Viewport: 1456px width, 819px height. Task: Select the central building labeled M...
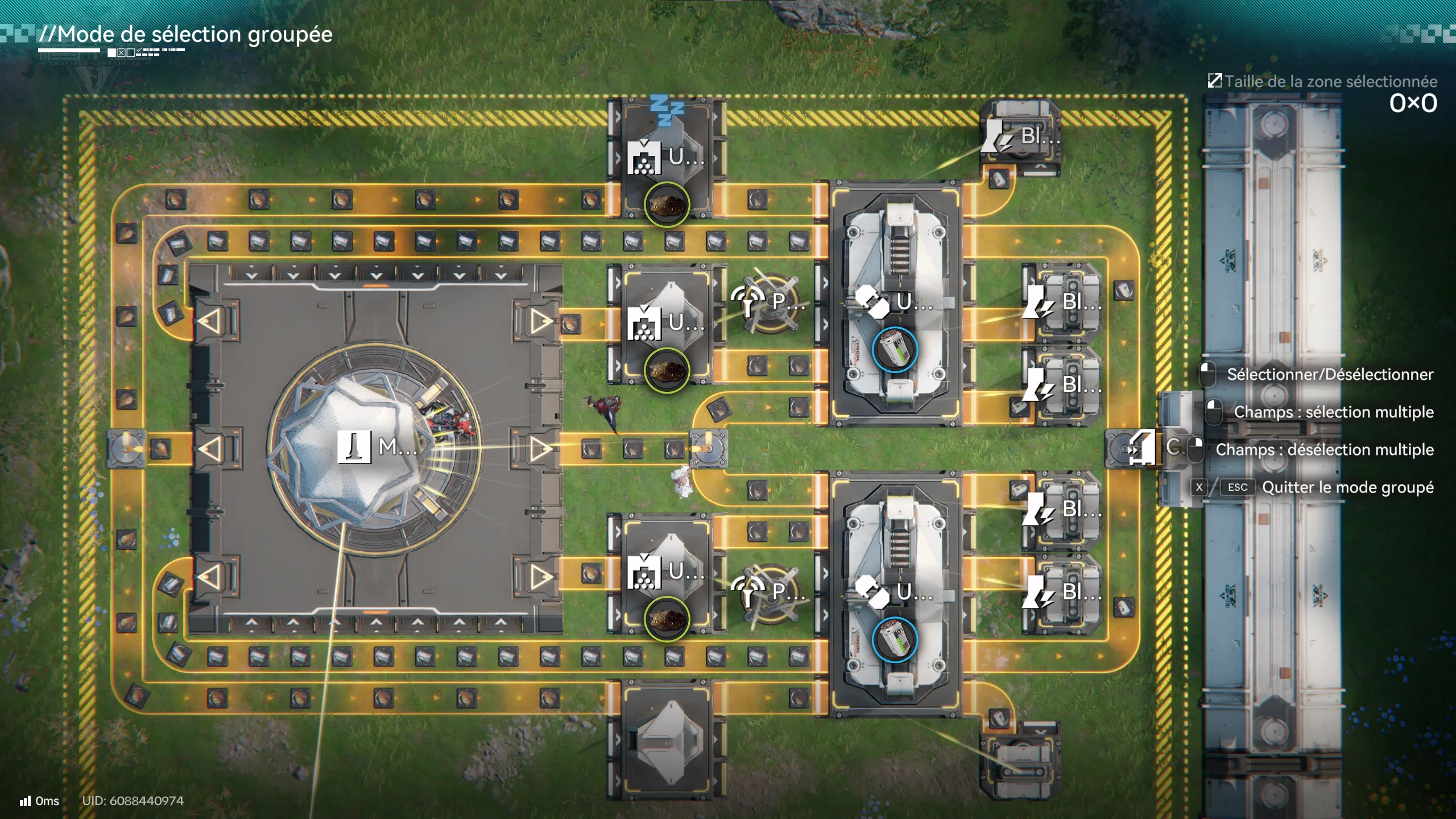(375, 447)
